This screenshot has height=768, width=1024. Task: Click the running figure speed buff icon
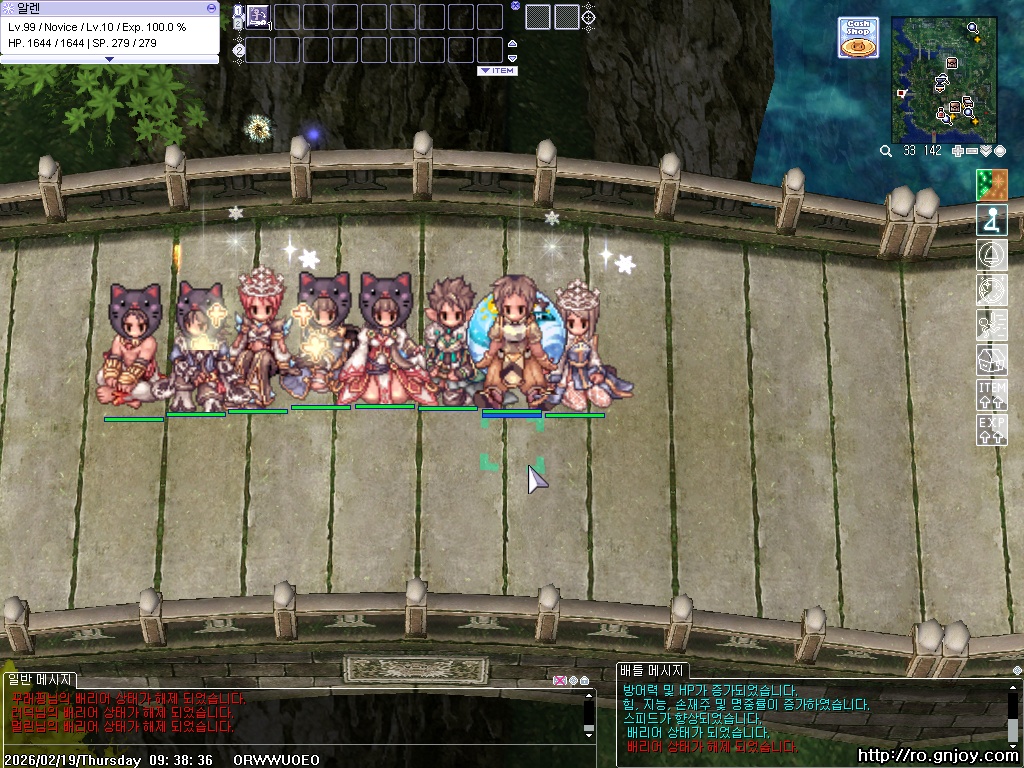click(991, 324)
